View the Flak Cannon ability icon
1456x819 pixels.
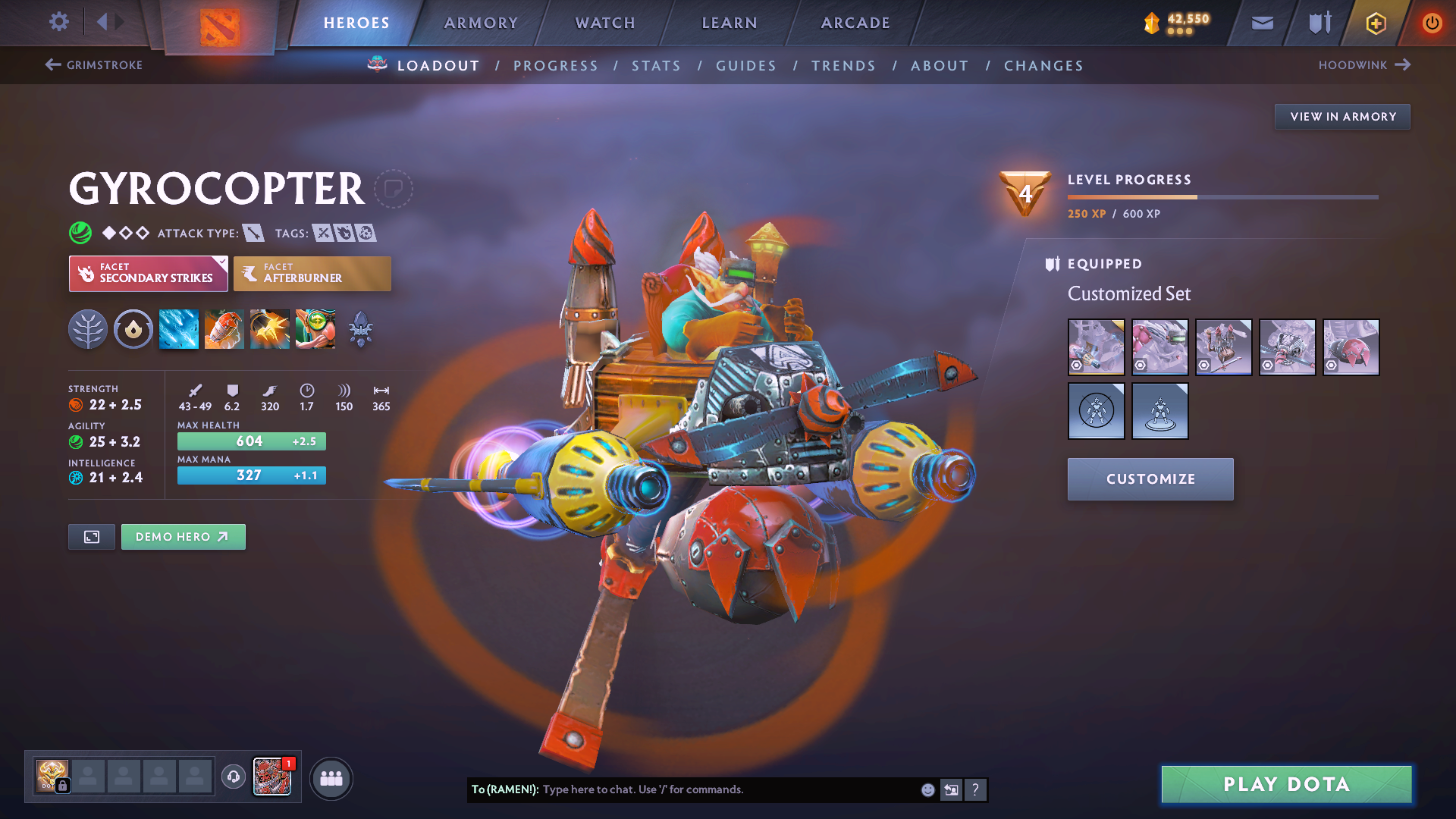[269, 329]
